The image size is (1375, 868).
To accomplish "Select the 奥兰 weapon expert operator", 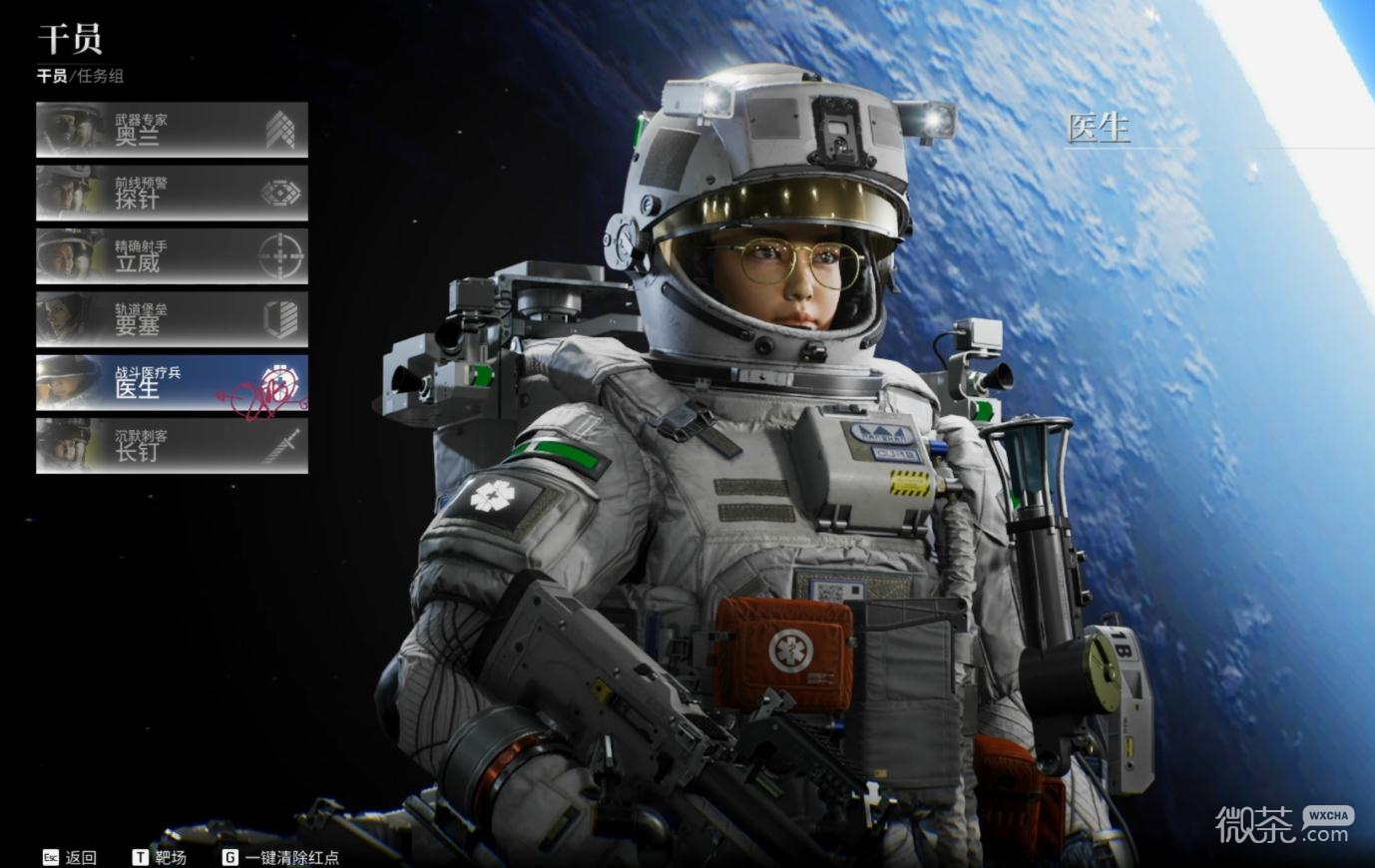I will click(x=172, y=130).
